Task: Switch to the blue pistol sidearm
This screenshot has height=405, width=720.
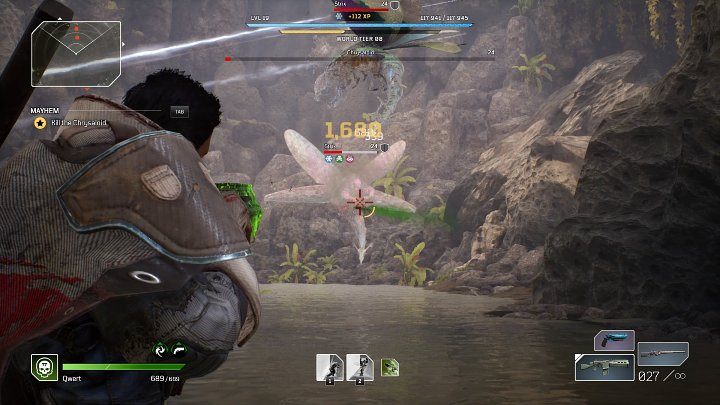Action: (x=614, y=340)
